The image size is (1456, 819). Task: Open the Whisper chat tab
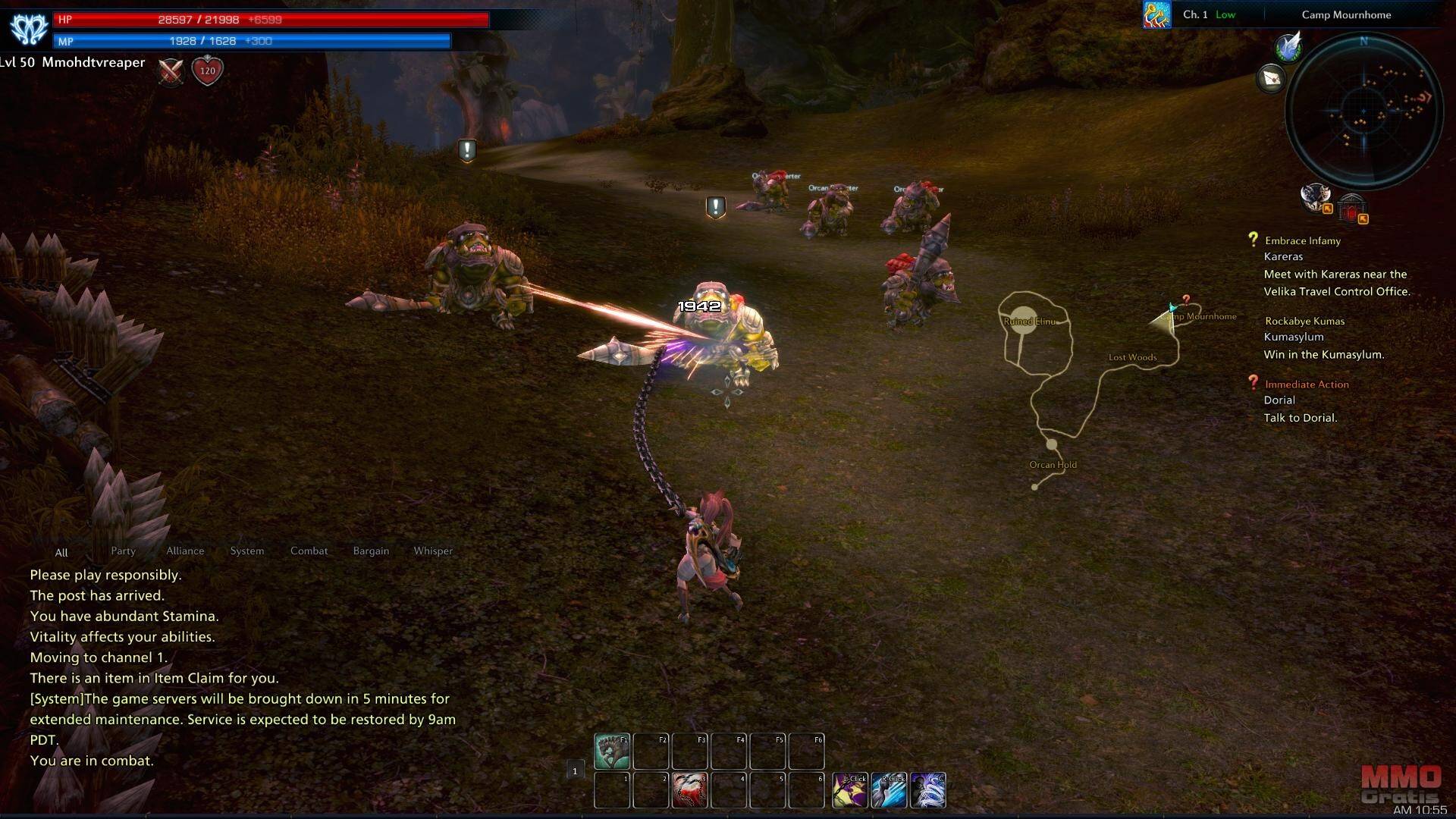[433, 551]
